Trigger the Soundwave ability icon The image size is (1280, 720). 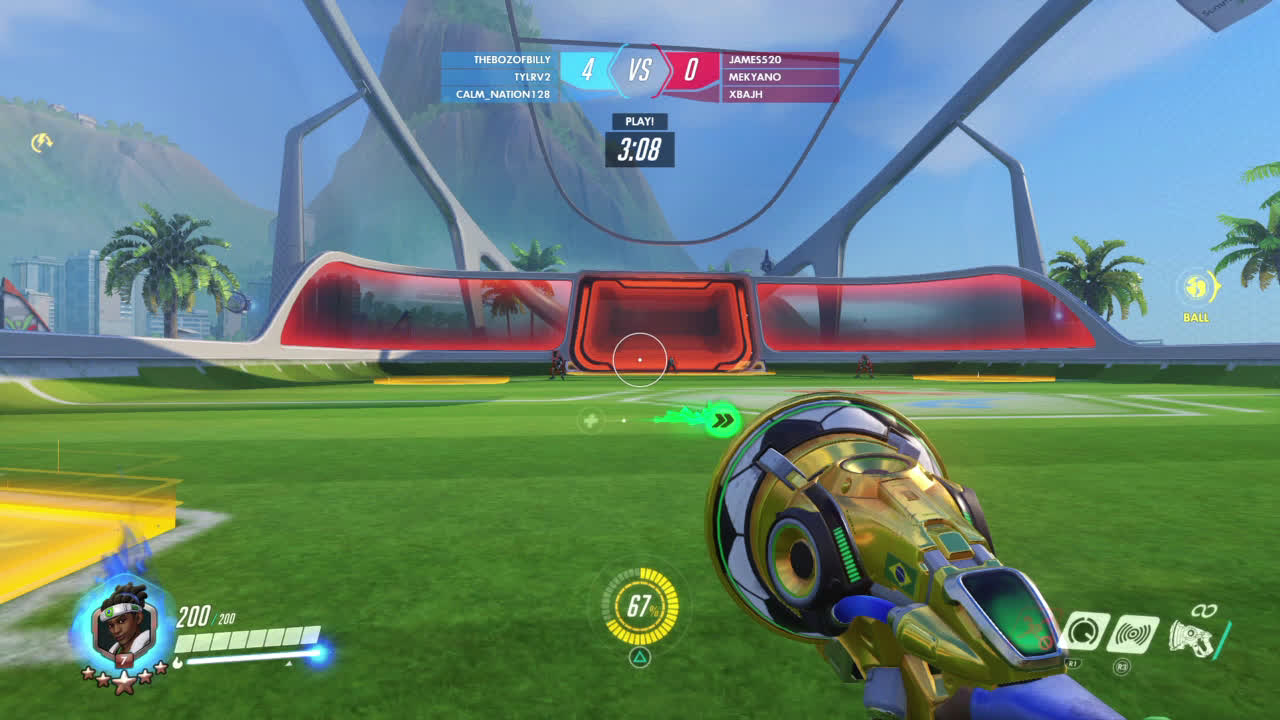(x=1133, y=634)
